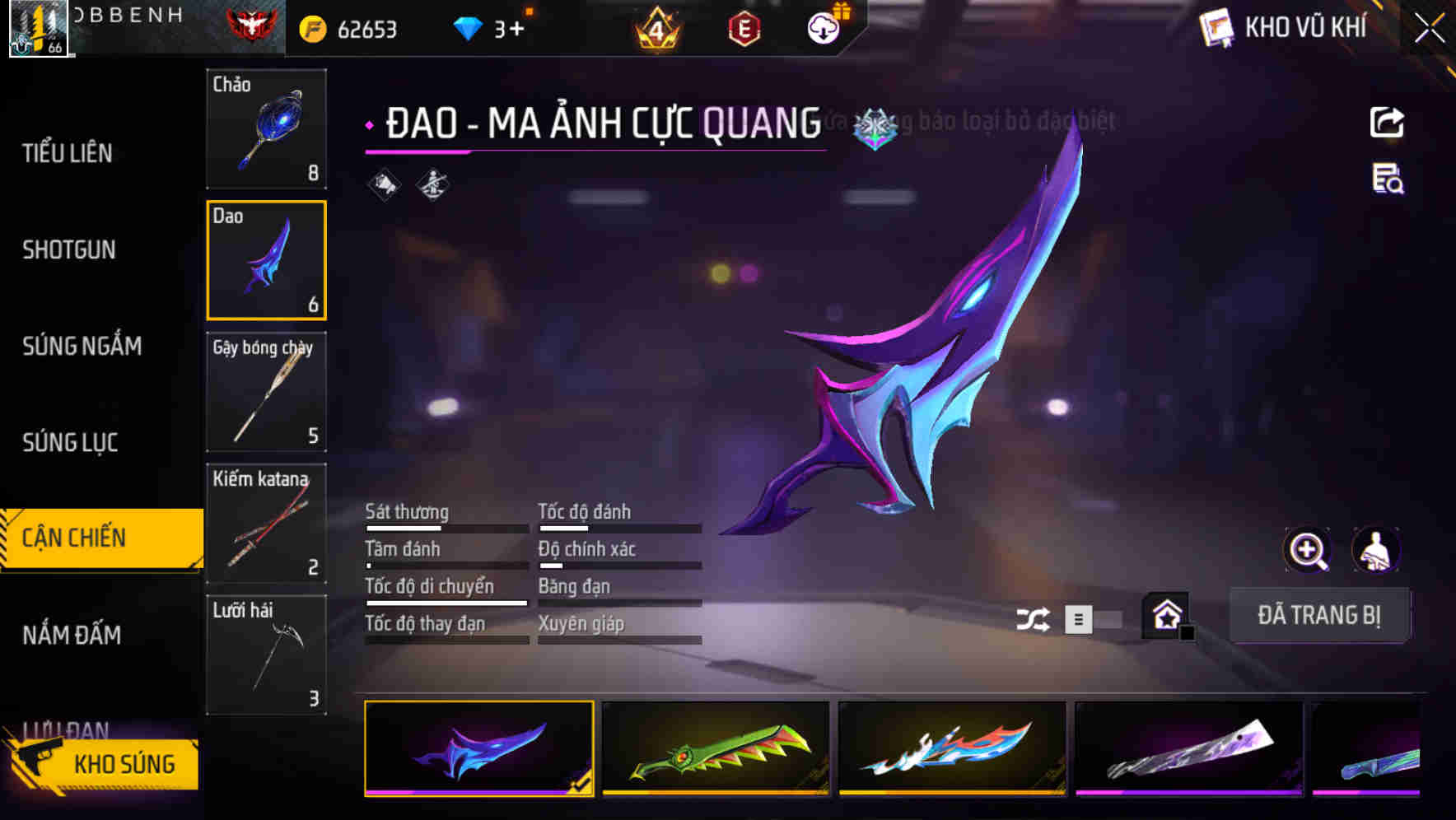Click the home with star icon

(1165, 616)
